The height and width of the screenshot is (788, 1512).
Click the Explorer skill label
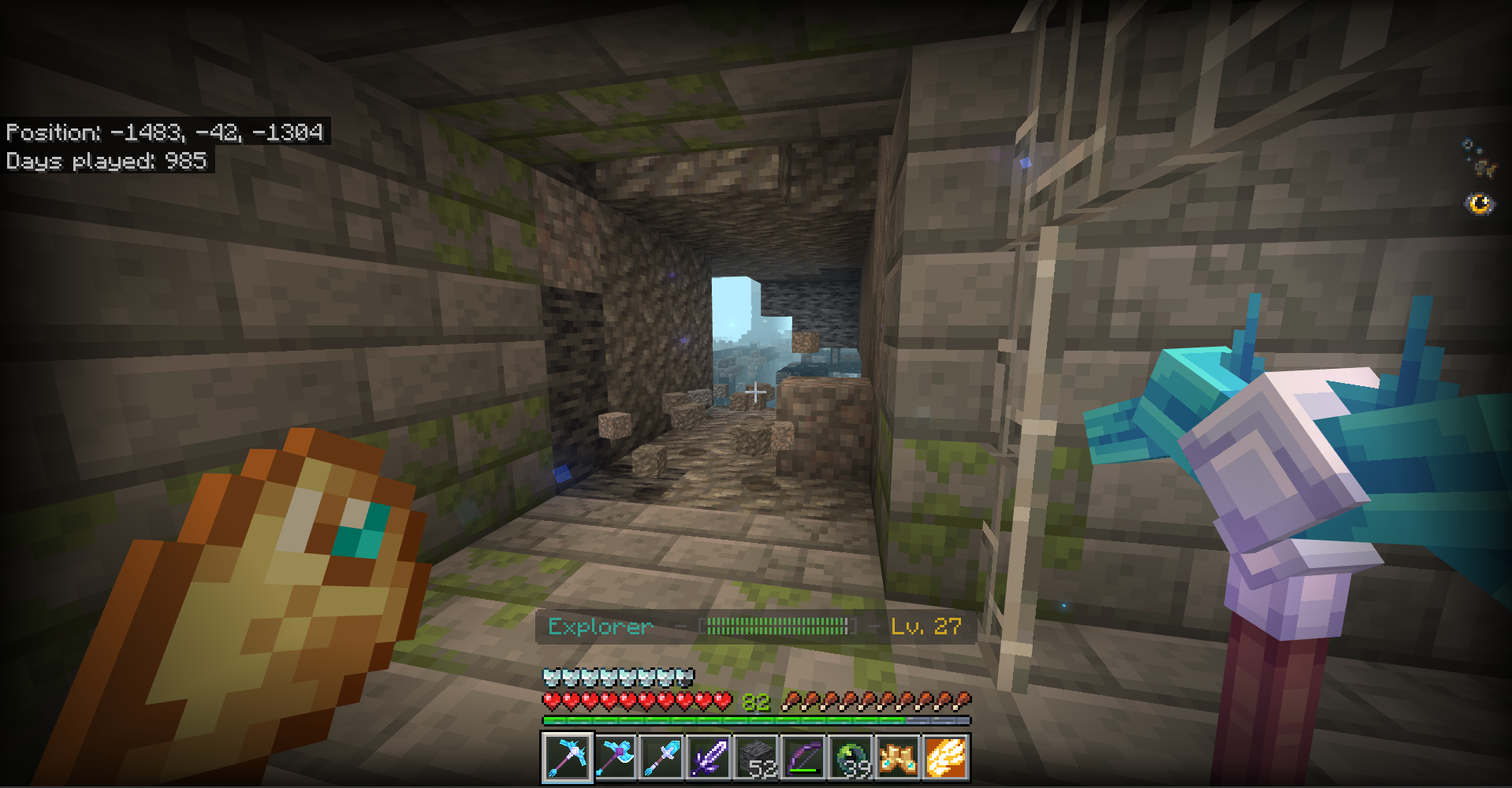600,627
